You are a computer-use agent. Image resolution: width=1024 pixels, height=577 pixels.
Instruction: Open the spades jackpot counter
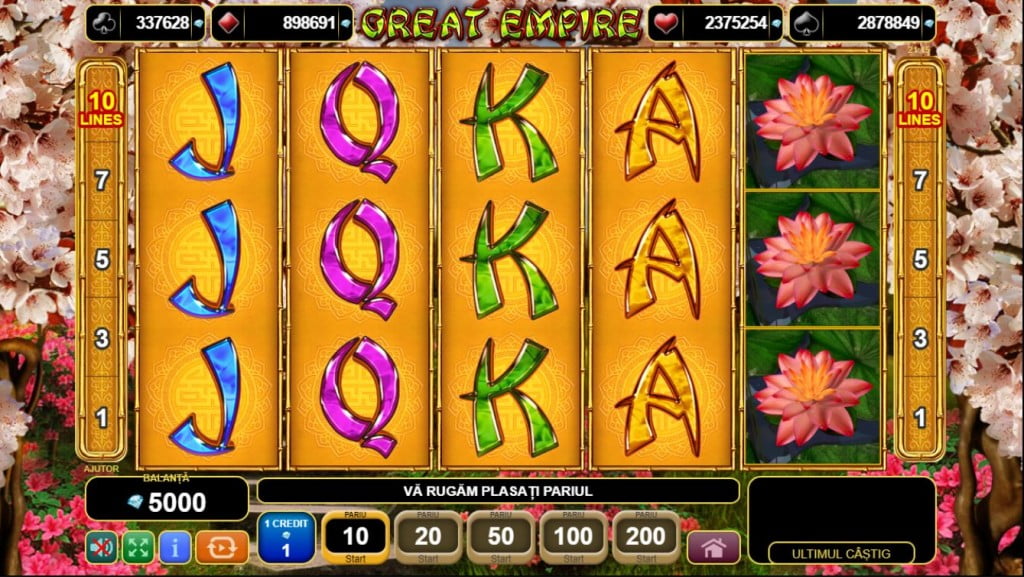(862, 23)
